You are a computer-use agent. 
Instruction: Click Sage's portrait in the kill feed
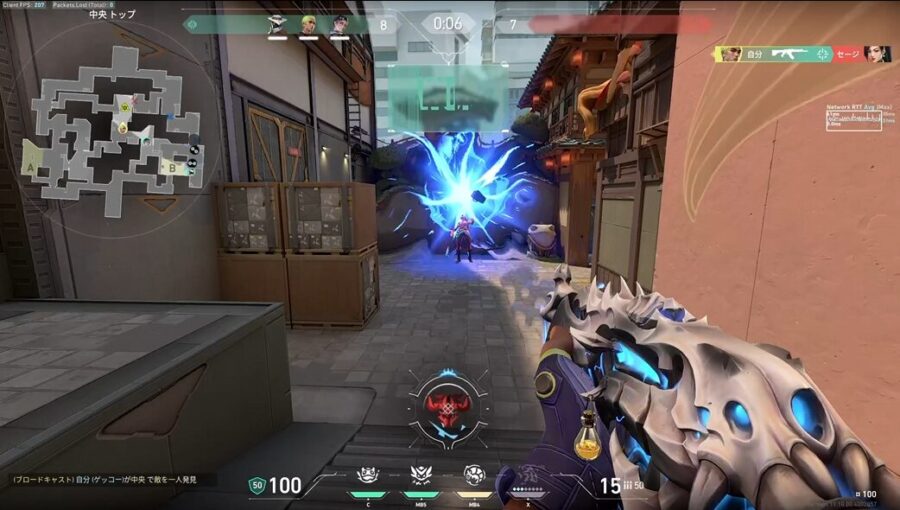point(877,54)
